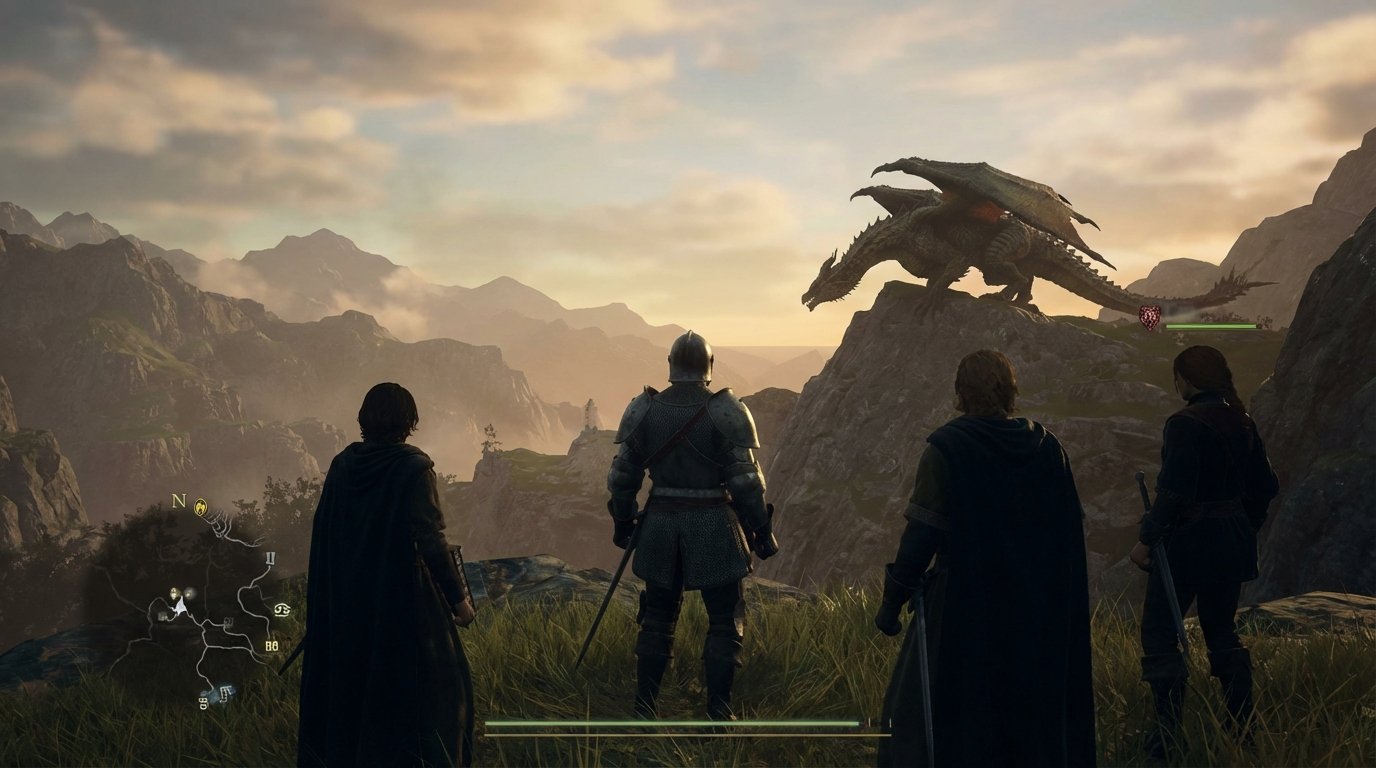Click the eye-shaped landmark icon on the minimap
The height and width of the screenshot is (768, 1376).
[x=281, y=611]
